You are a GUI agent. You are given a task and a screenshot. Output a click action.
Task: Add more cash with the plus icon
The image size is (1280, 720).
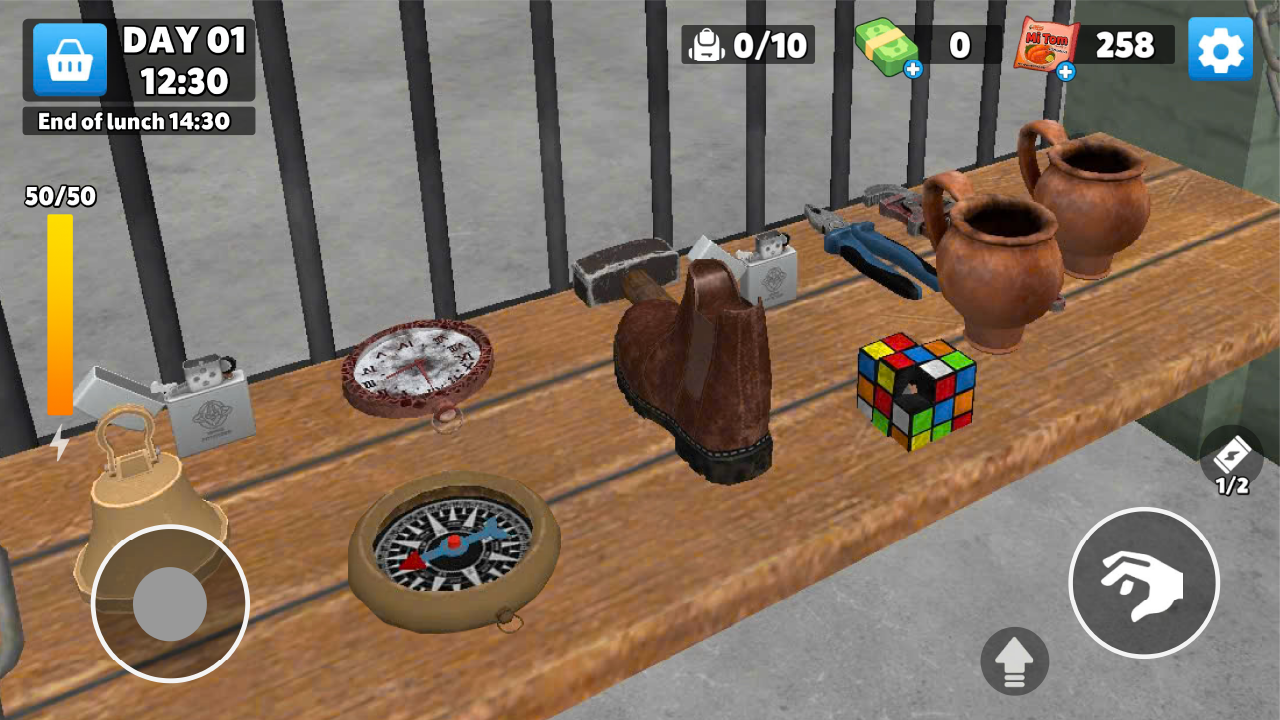[913, 69]
